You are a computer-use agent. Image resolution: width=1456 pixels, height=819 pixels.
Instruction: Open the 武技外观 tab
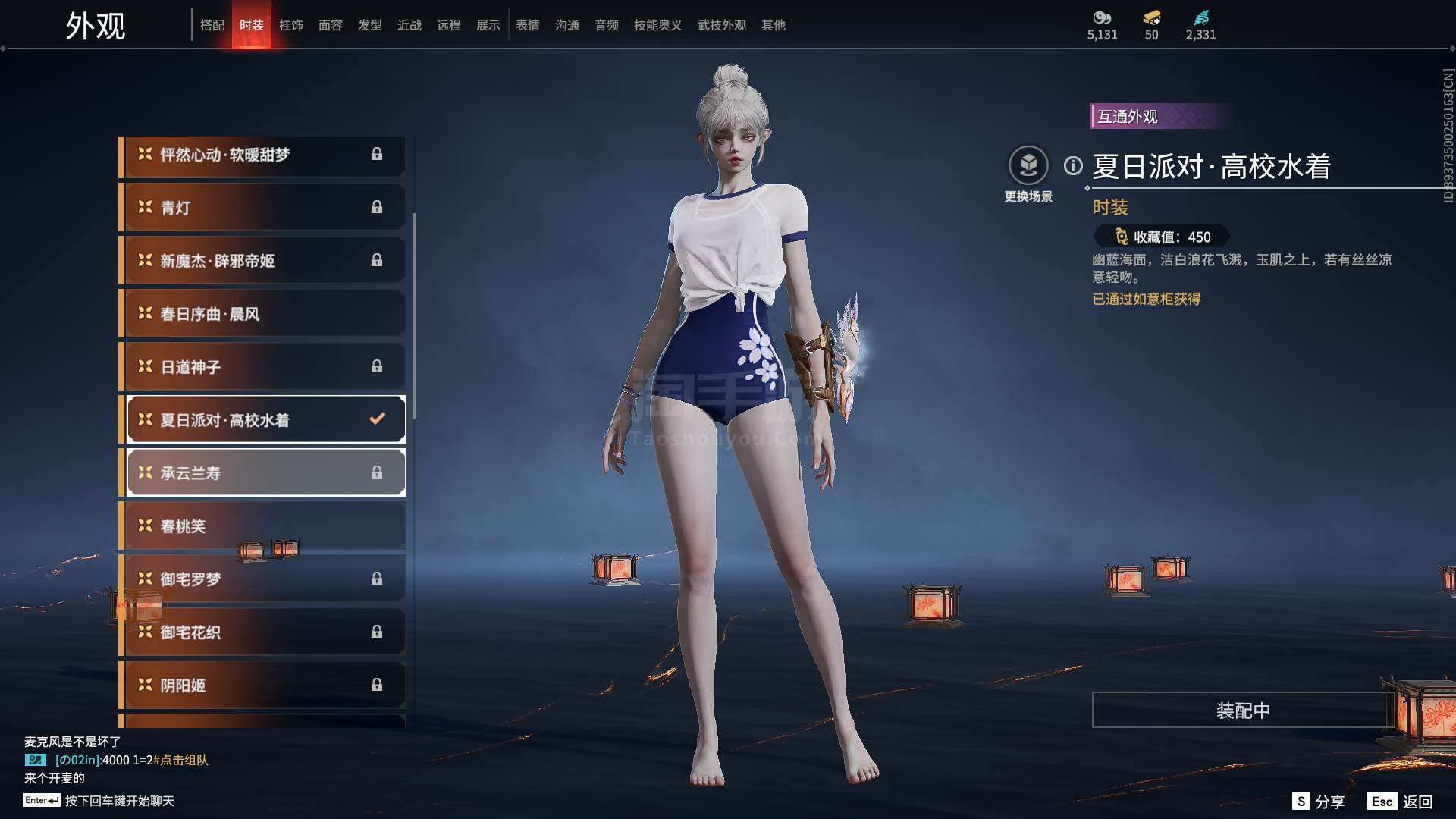[x=722, y=25]
